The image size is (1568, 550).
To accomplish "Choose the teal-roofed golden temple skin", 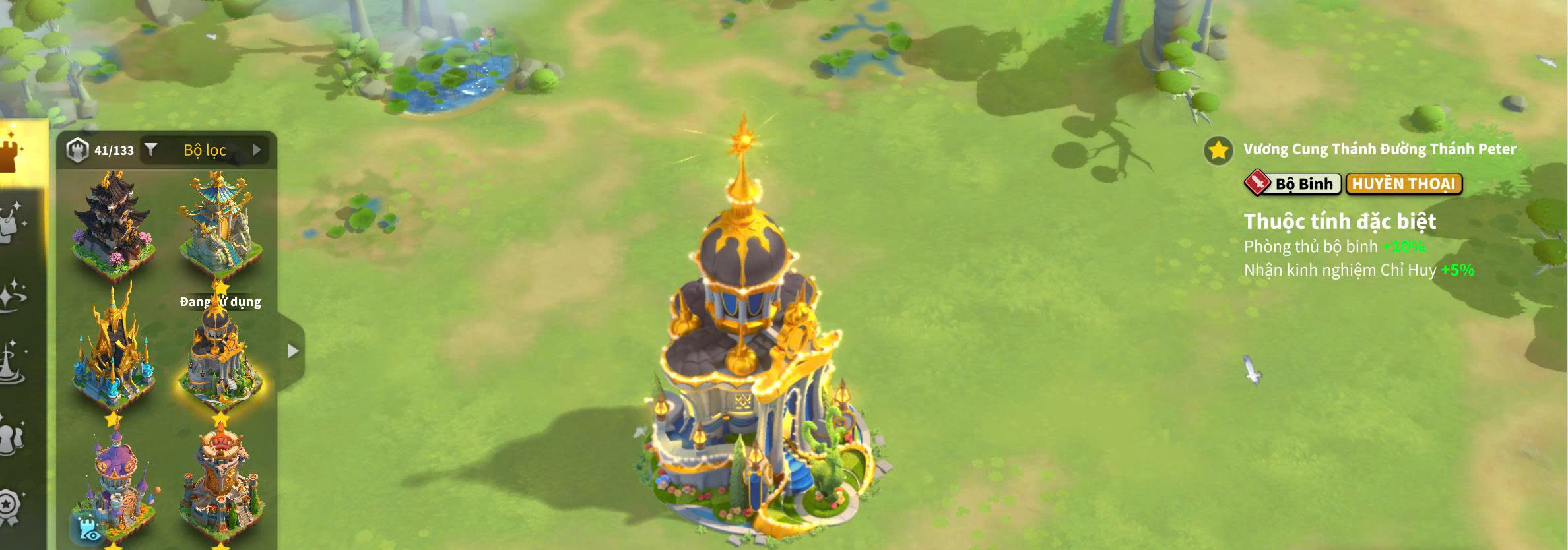I will (220, 224).
